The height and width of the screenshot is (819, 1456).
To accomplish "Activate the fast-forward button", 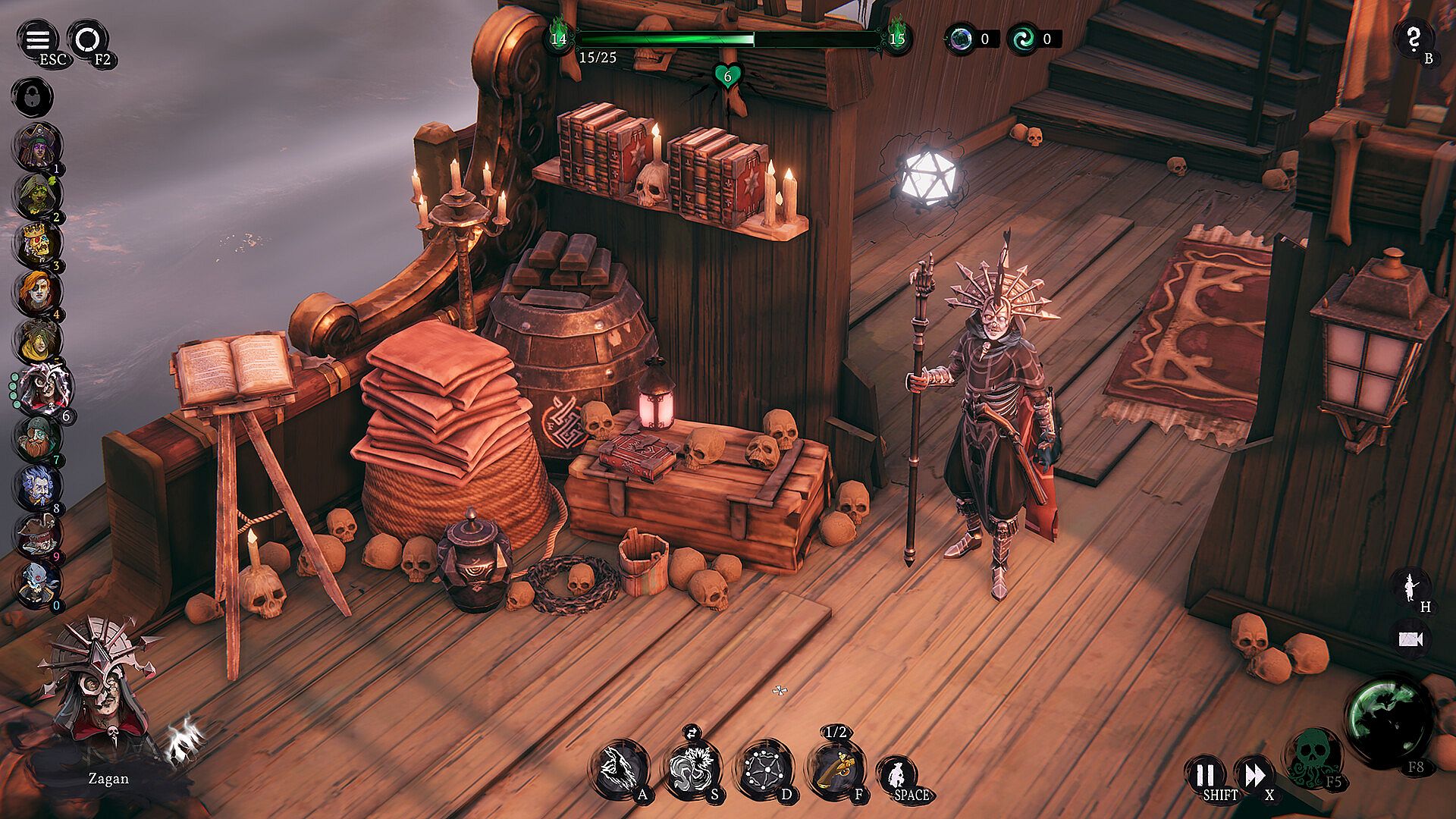I will (1254, 776).
